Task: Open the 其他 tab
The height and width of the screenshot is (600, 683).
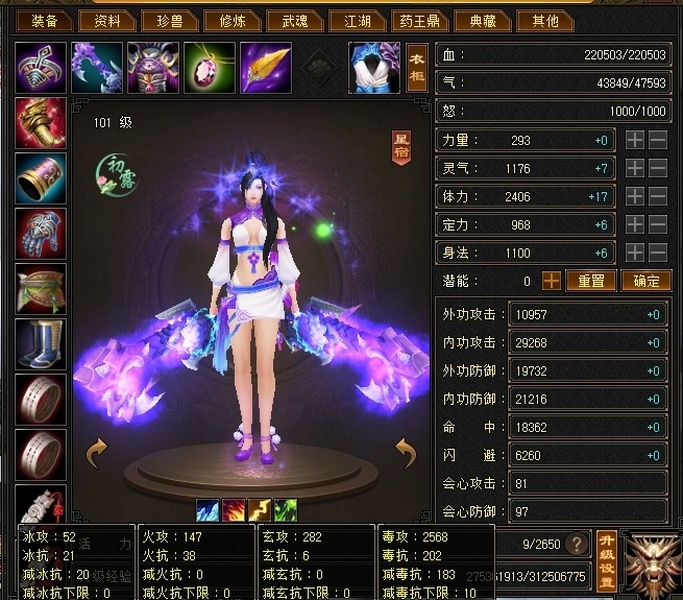Action: [545, 20]
